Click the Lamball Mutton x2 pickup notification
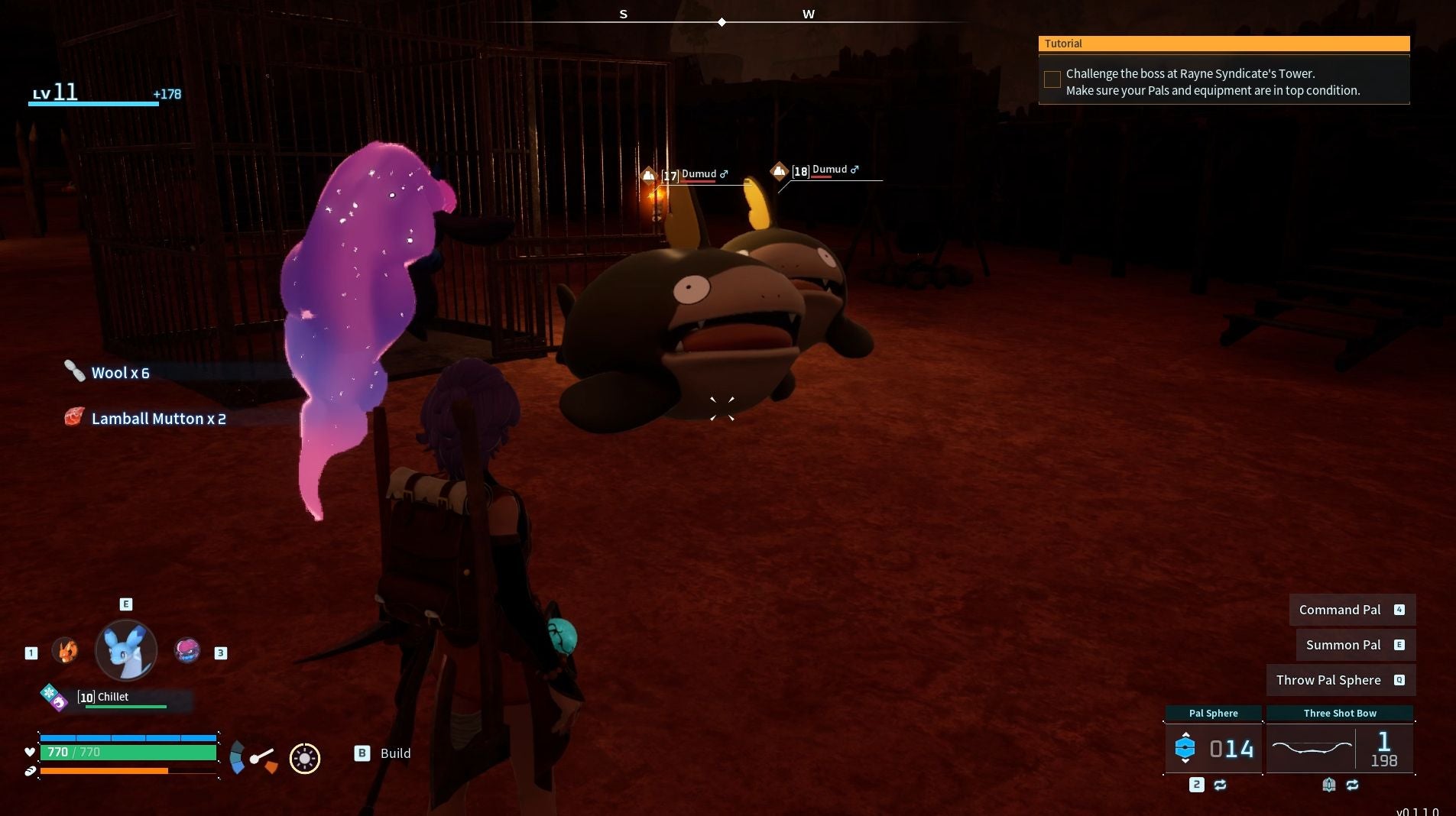The height and width of the screenshot is (816, 1456). 157,419
